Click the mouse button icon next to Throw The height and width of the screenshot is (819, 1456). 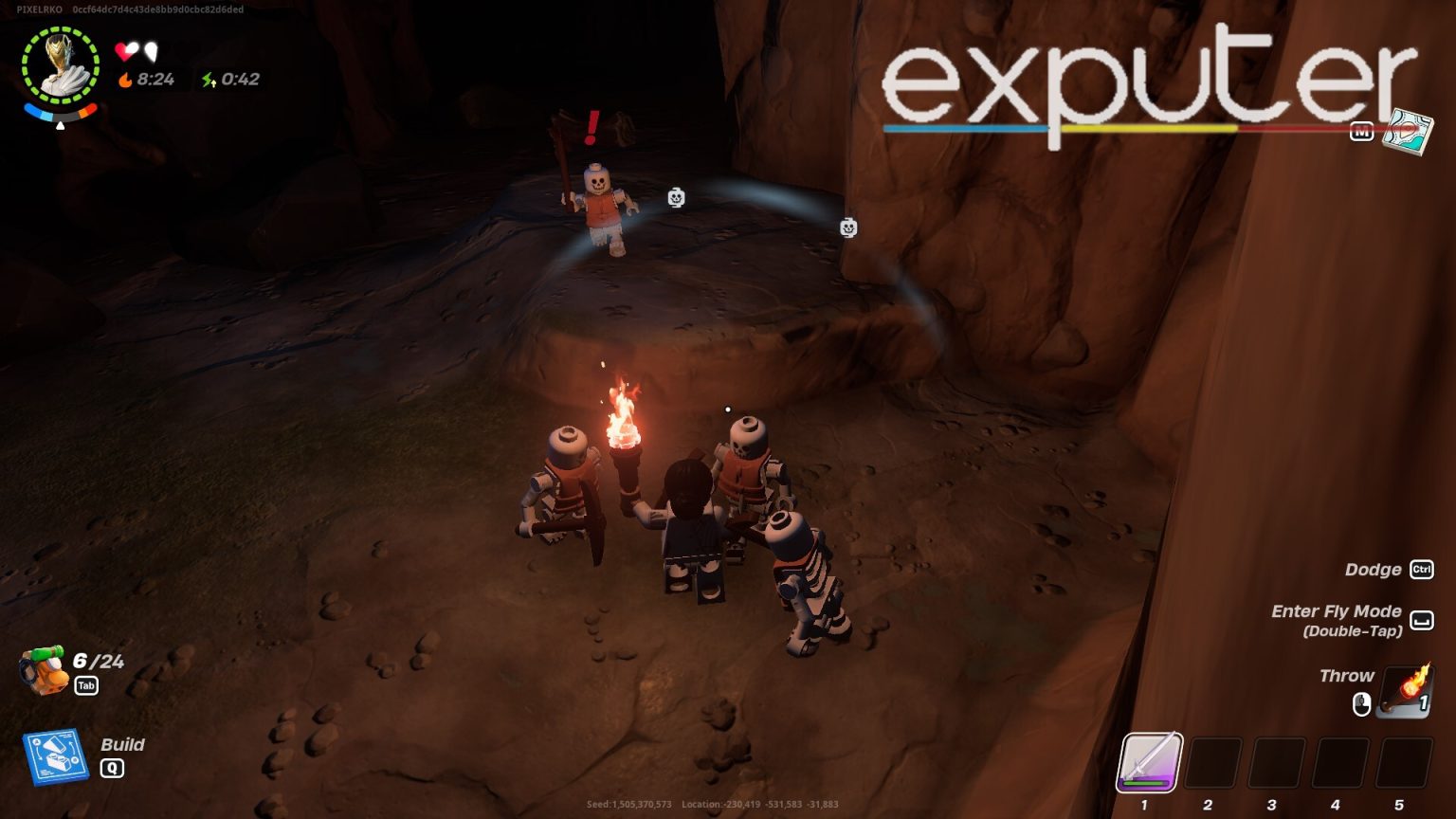tap(1362, 703)
